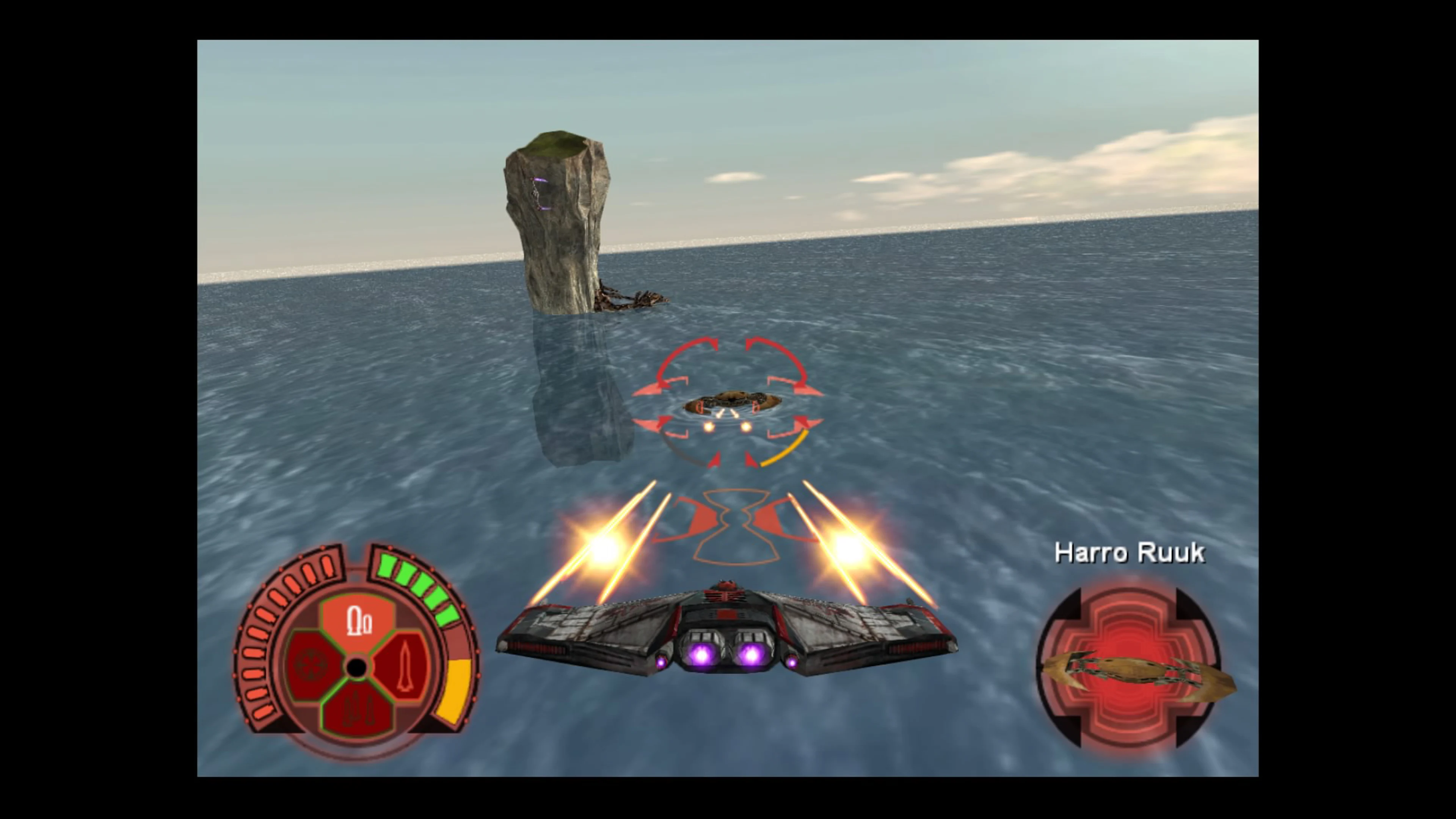Image resolution: width=1456 pixels, height=819 pixels.
Task: Click the top weapon slot of the HUD wheel
Action: coord(358,620)
